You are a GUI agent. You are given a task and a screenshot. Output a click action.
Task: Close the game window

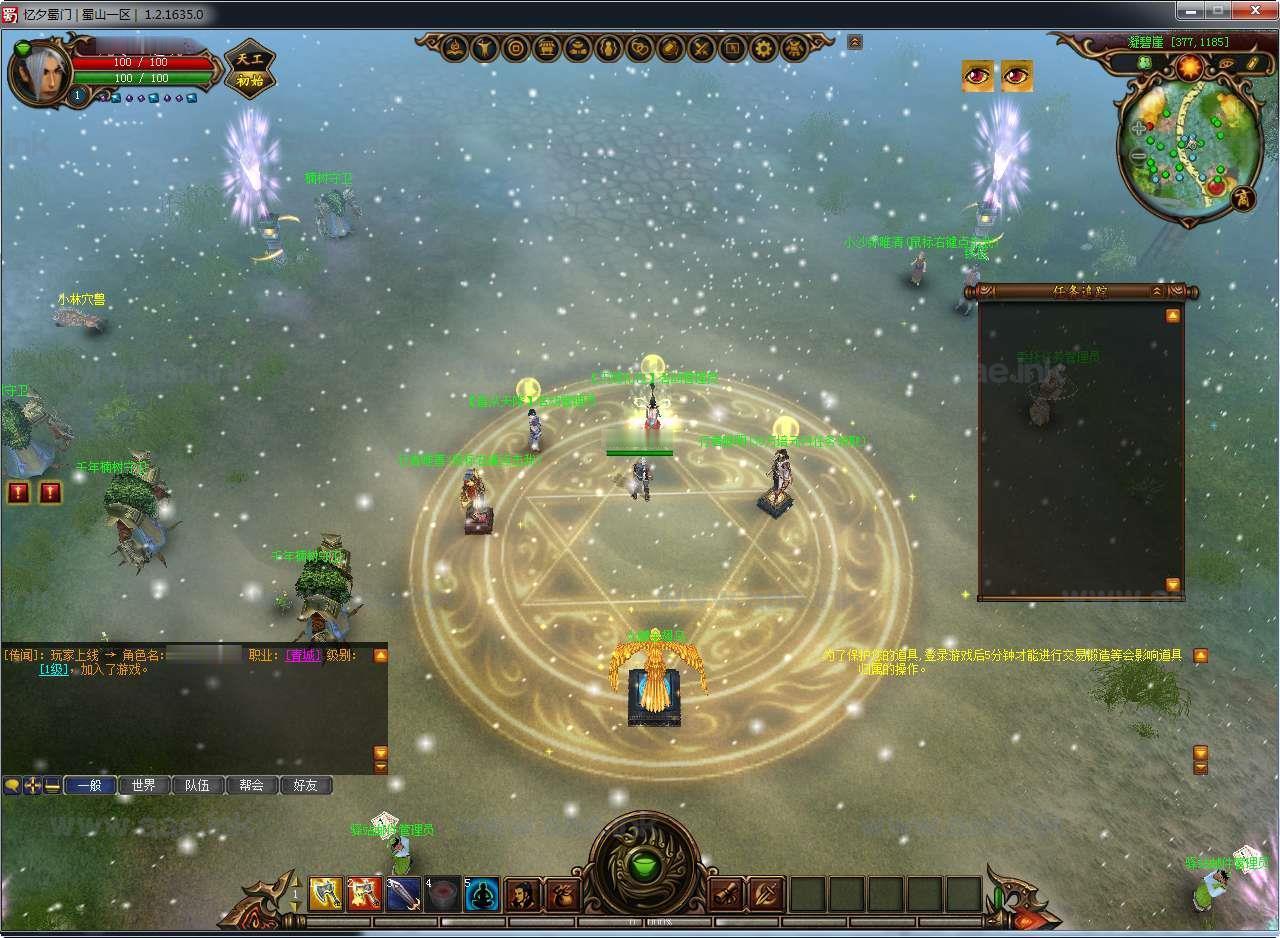coord(1250,11)
